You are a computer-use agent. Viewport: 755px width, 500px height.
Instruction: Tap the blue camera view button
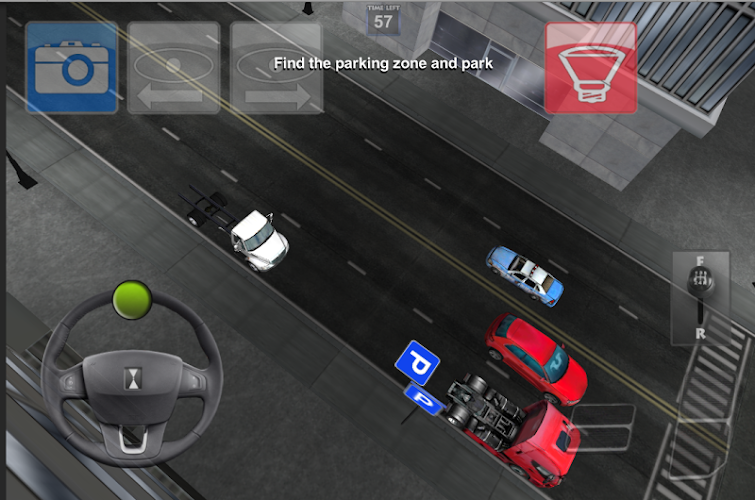click(x=71, y=67)
